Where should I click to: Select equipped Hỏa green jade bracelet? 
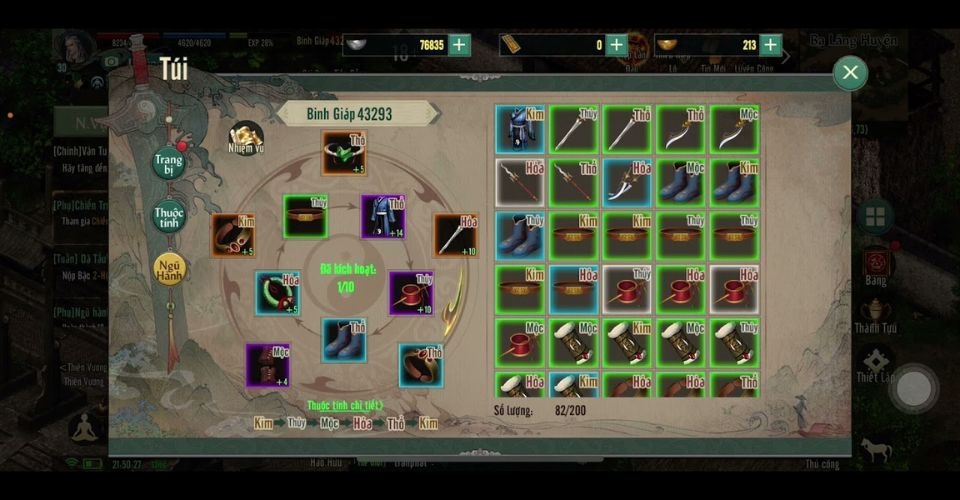tap(277, 293)
